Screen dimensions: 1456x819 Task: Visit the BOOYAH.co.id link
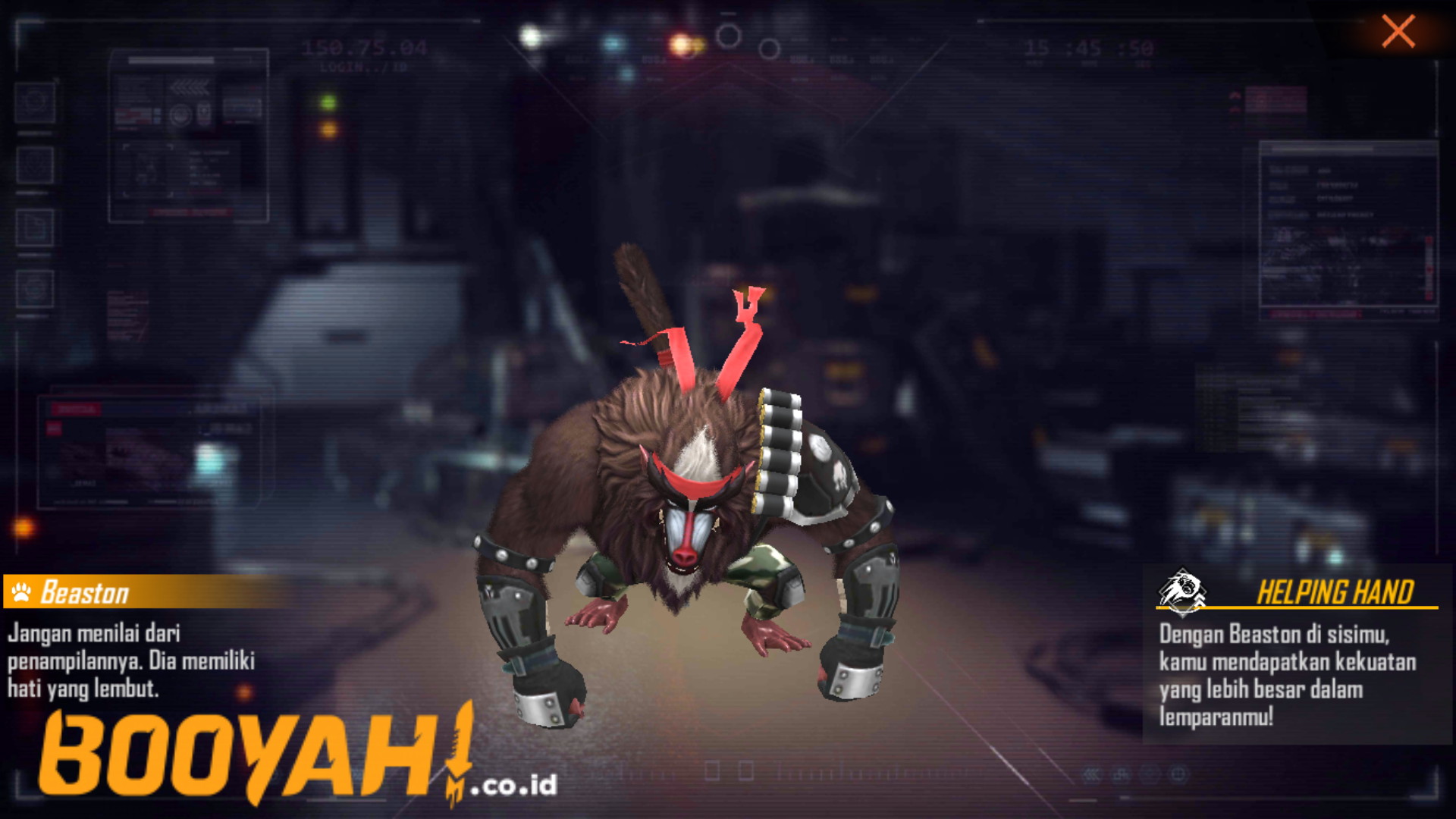point(516,785)
